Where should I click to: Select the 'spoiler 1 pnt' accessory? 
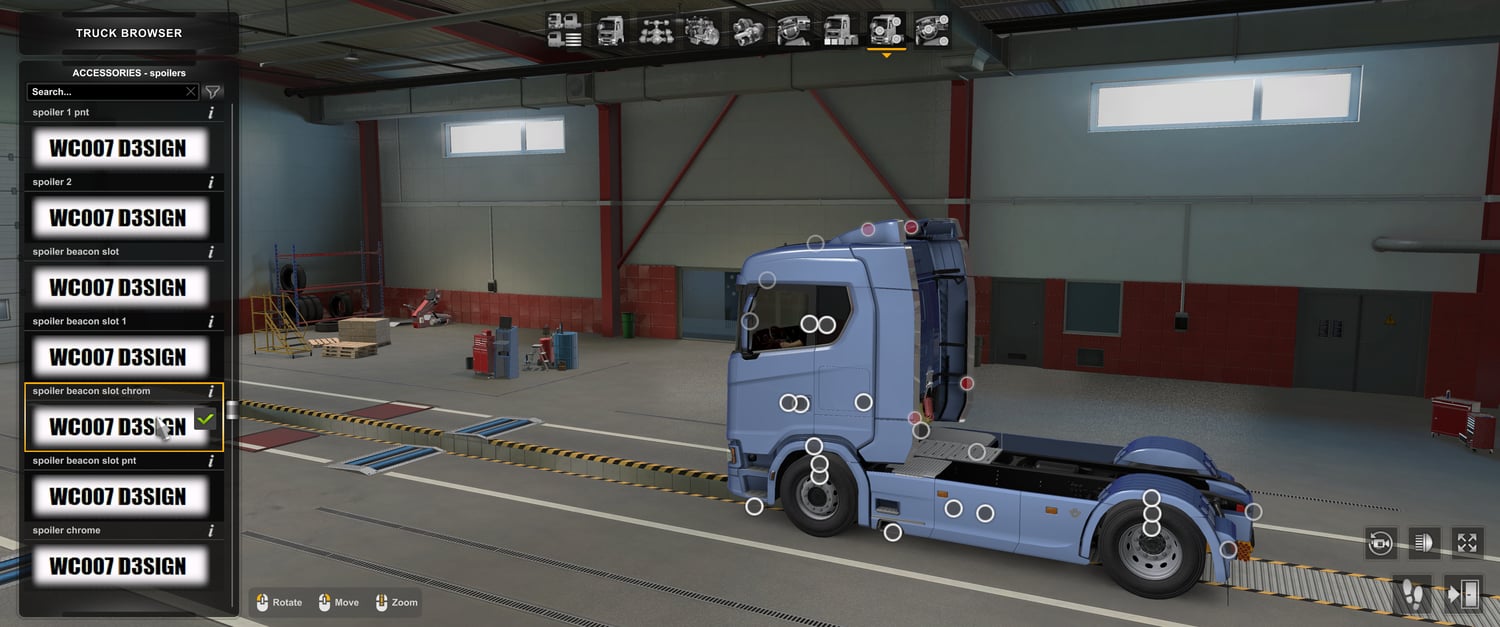pyautogui.click(x=118, y=149)
